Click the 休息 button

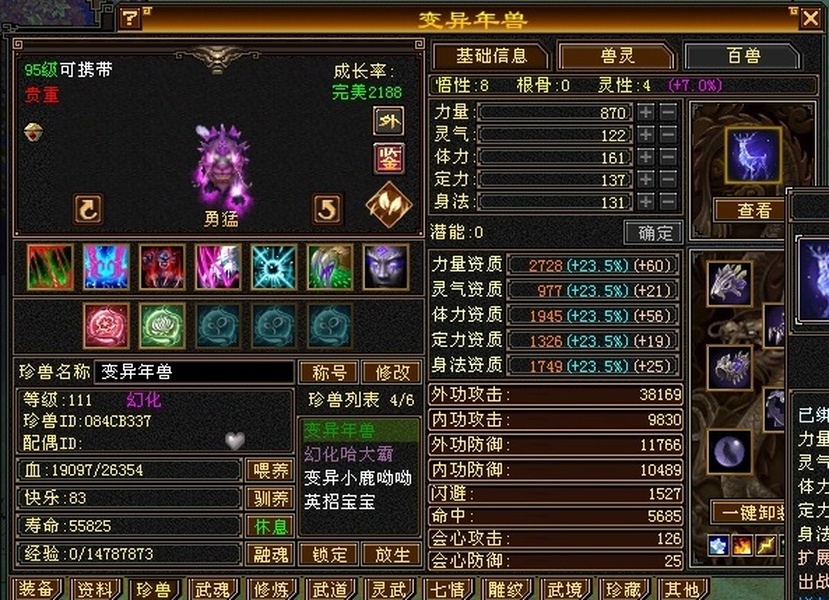[x=270, y=526]
